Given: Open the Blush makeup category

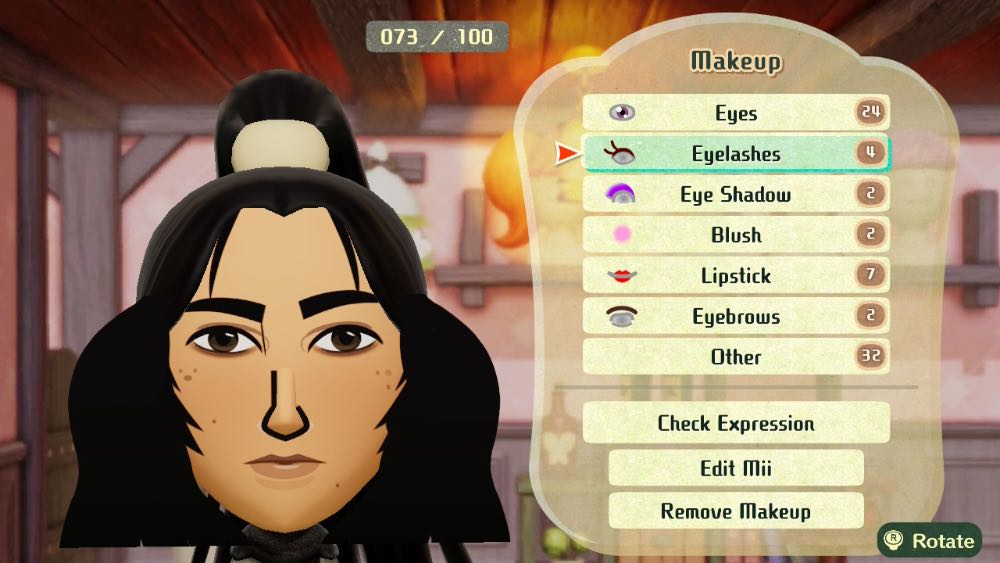Looking at the screenshot, I should coord(735,235).
